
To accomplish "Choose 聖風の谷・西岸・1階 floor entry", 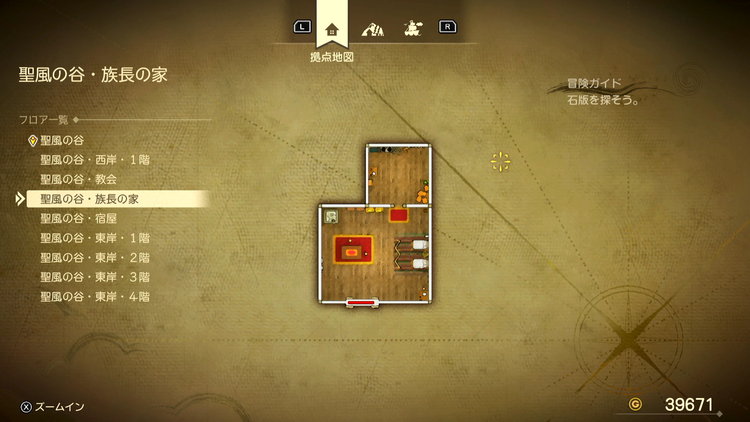I will click(x=95, y=160).
